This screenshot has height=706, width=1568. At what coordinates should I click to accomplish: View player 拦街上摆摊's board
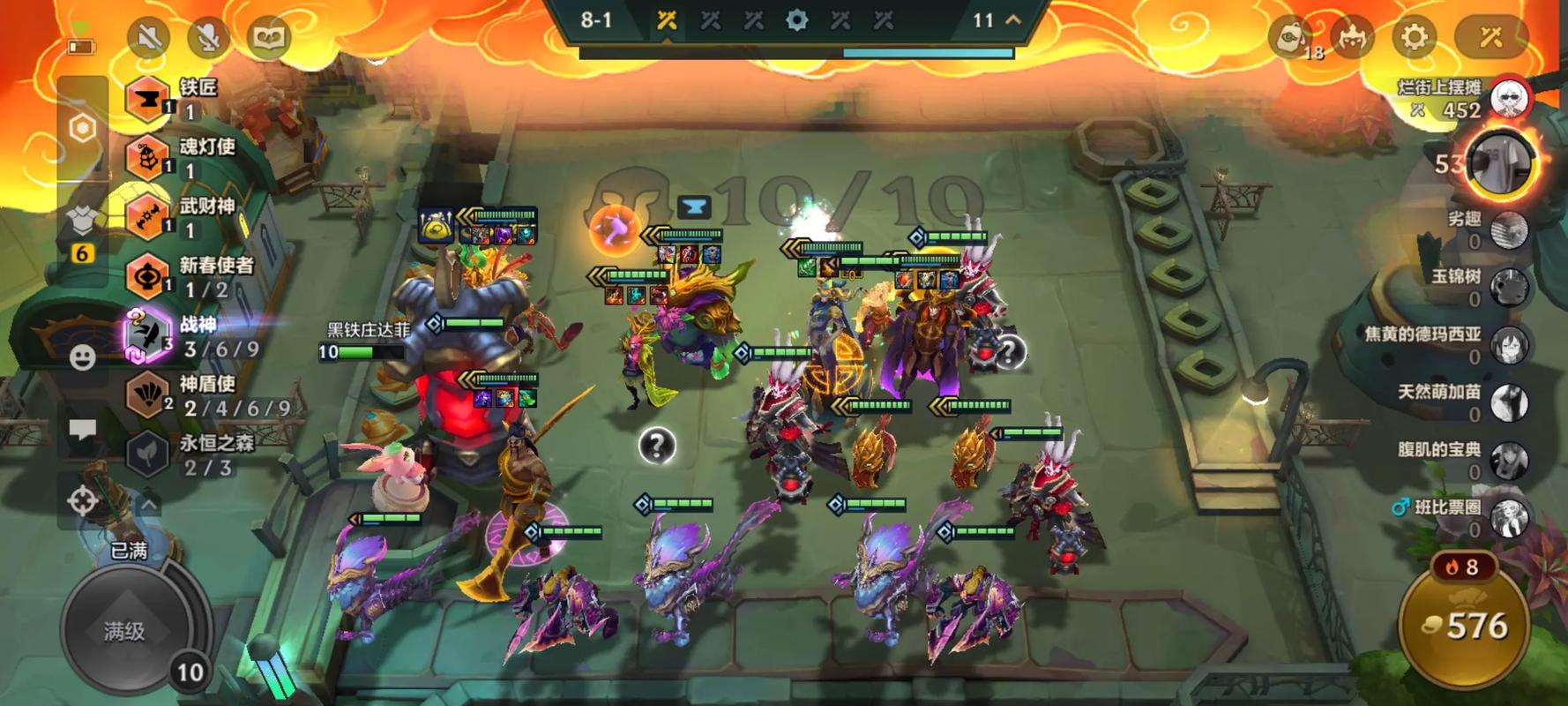1509,99
